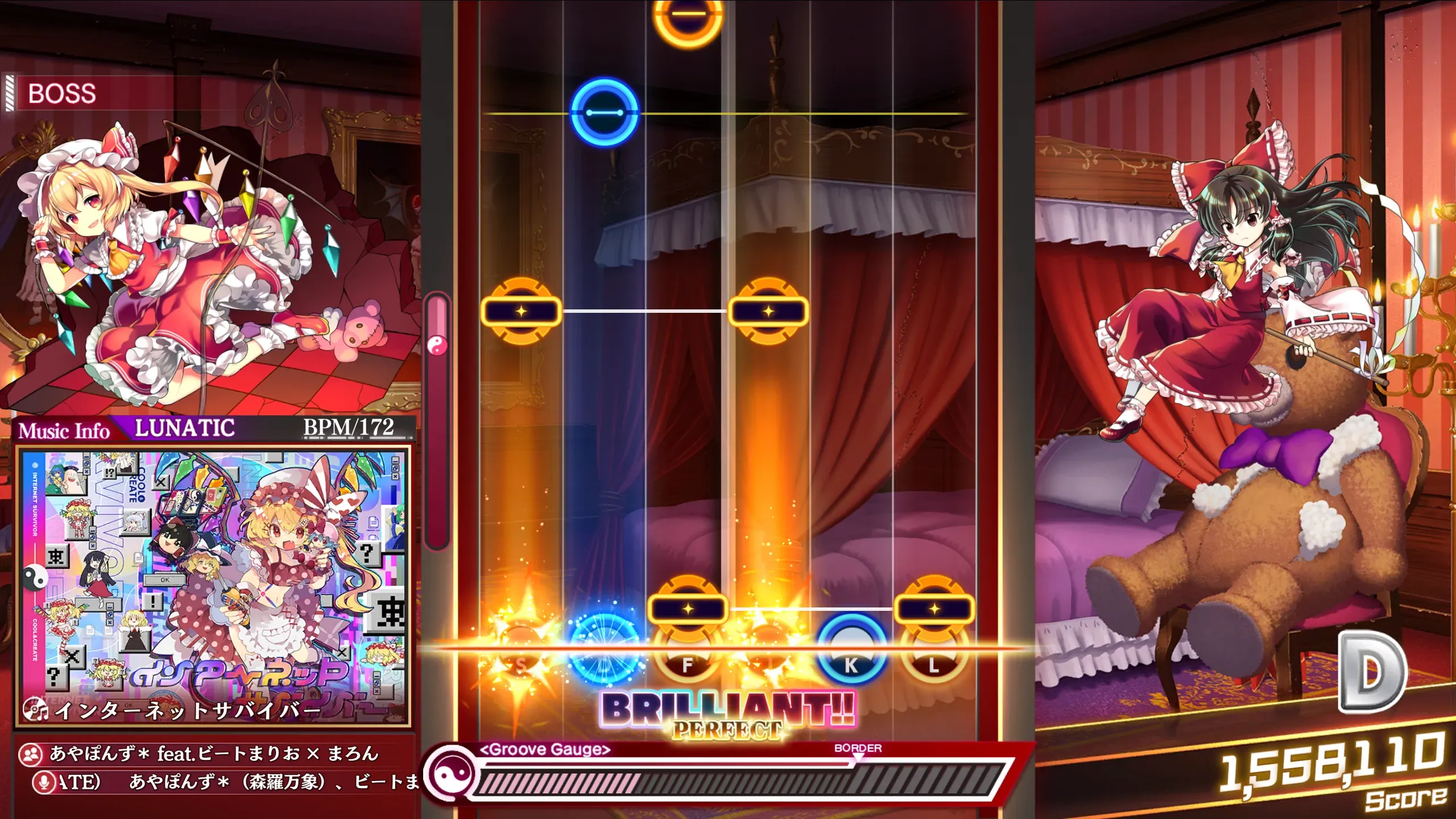Select the Internet Survivor song jacket thumbnail
Screen dimensions: 1456x819
(x=213, y=586)
